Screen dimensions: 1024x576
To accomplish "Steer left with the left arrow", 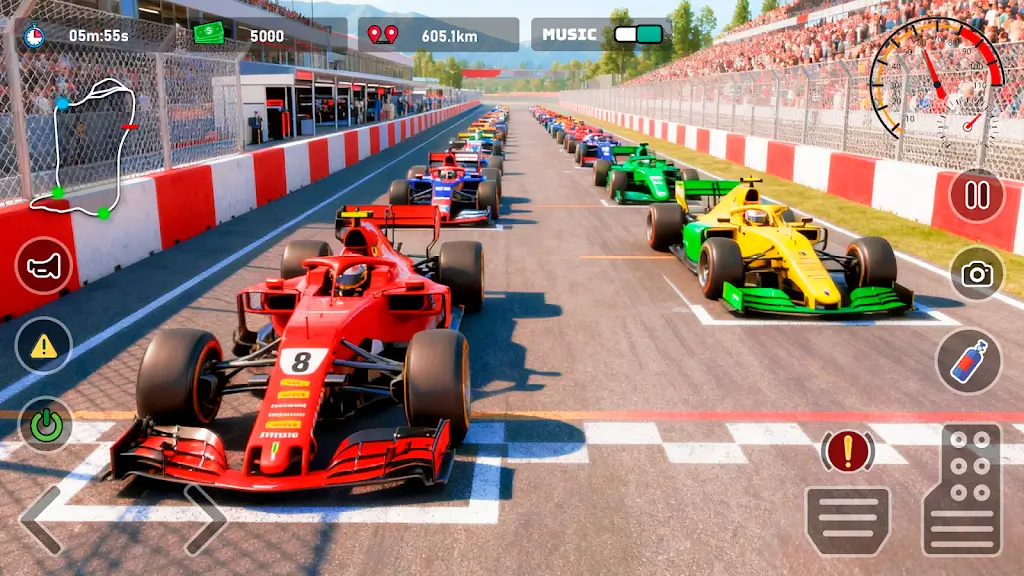I will pos(40,520).
